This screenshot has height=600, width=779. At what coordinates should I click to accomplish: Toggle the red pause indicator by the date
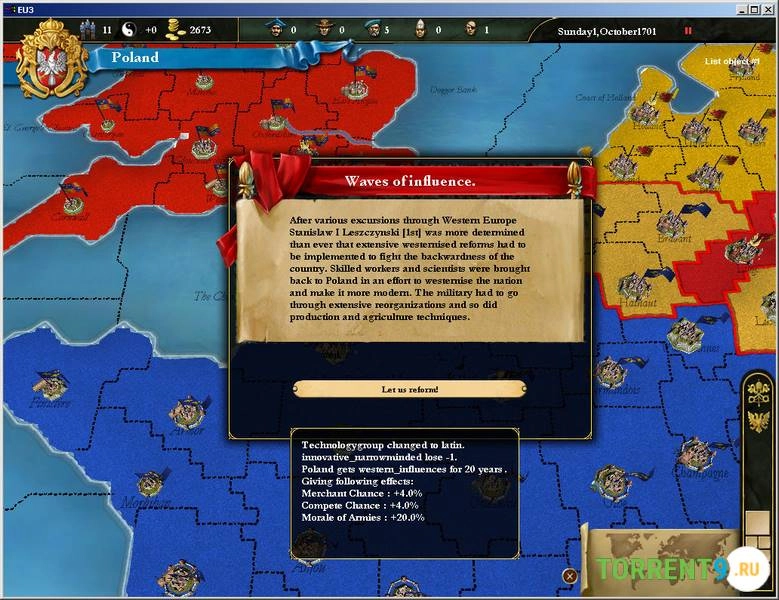tap(688, 30)
